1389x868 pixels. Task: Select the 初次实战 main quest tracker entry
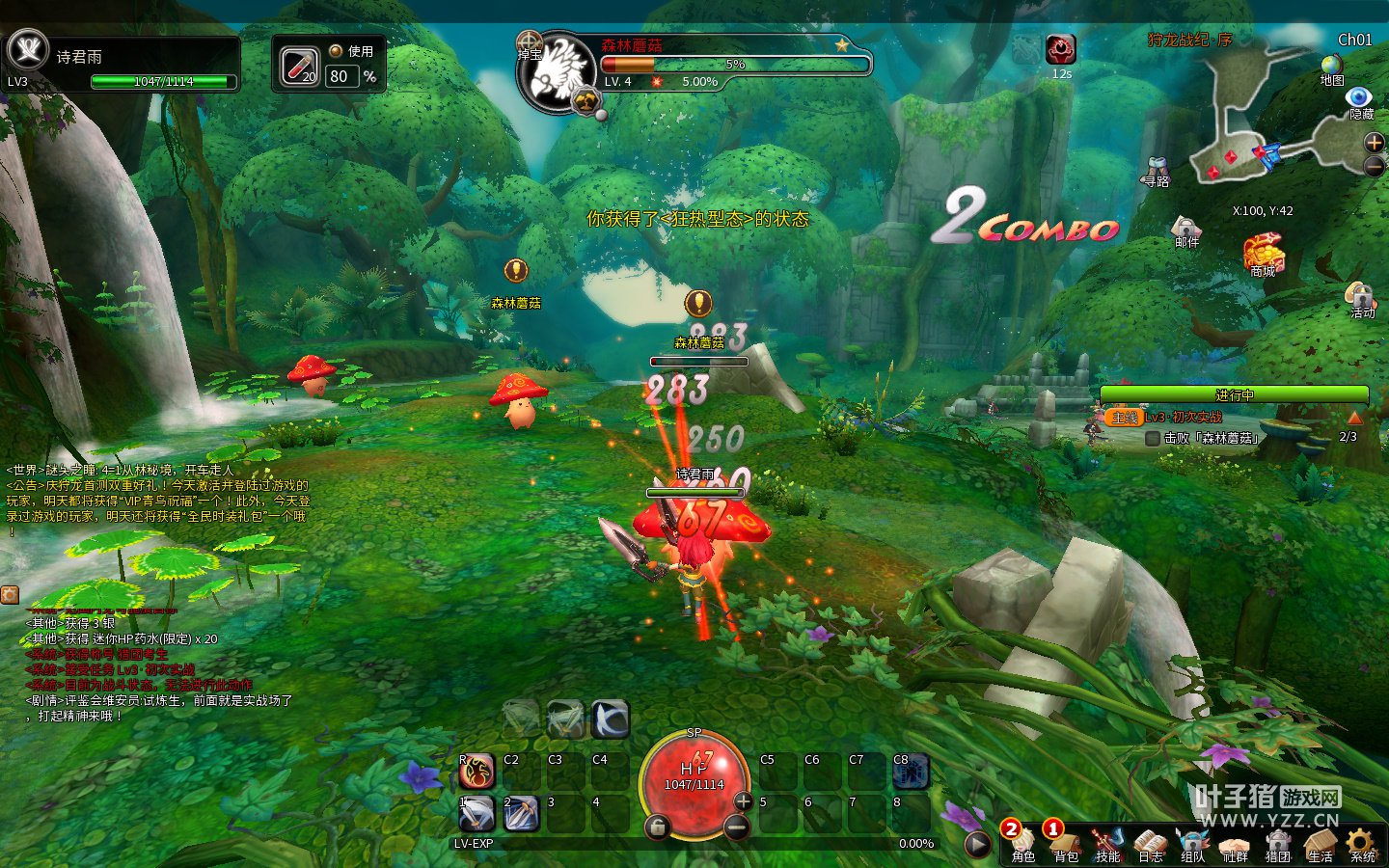1183,418
